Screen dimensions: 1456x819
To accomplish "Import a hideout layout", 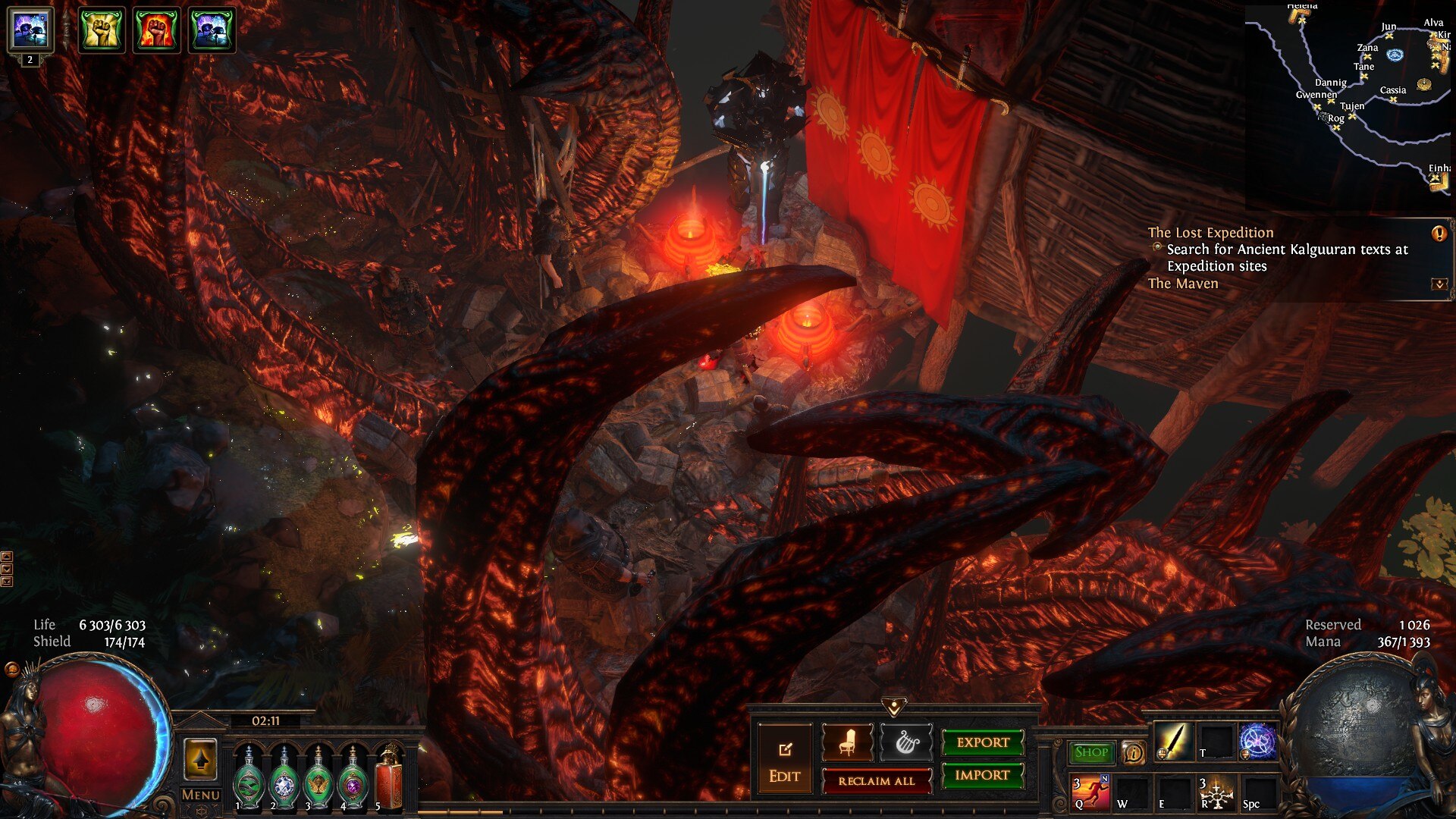I will (982, 775).
